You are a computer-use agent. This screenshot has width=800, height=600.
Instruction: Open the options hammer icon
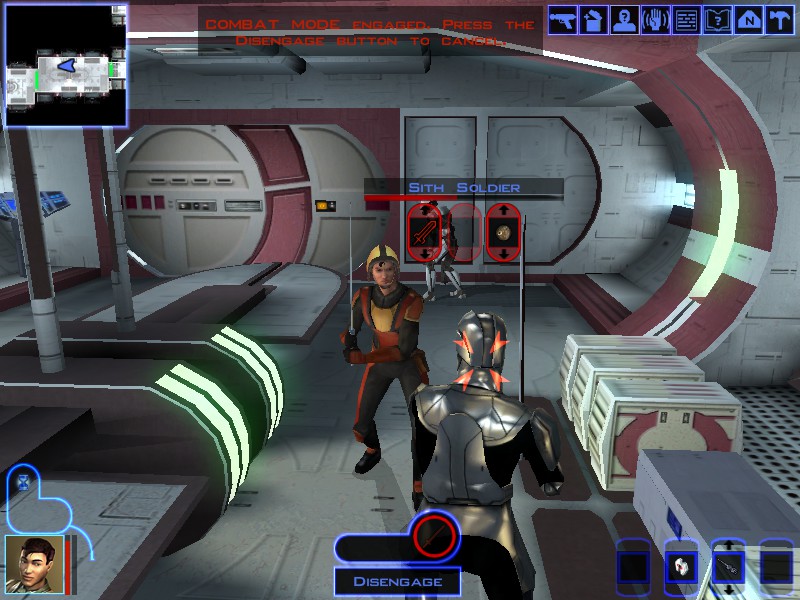tap(779, 20)
